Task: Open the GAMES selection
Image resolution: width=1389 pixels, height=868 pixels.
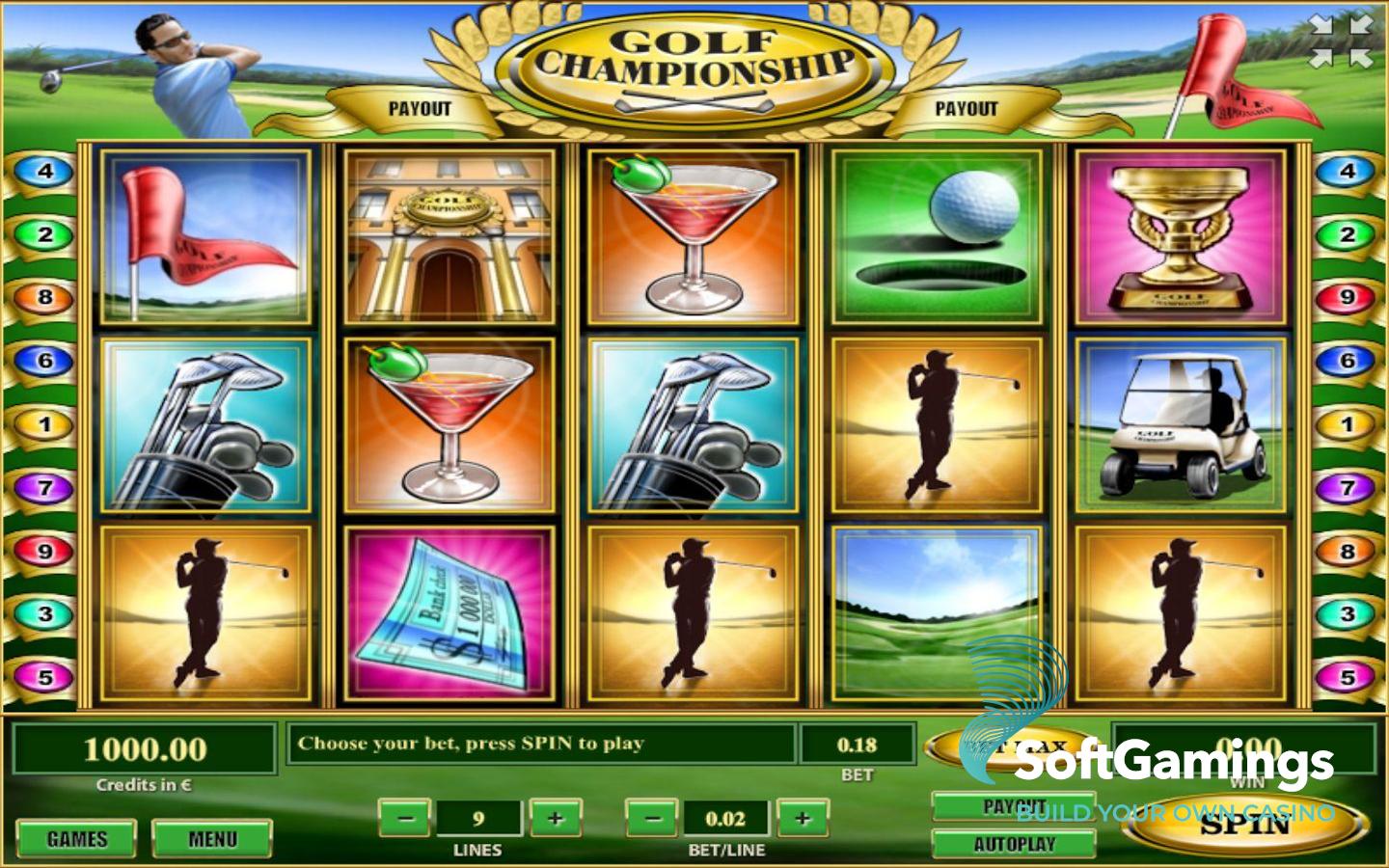Action: 77,838
